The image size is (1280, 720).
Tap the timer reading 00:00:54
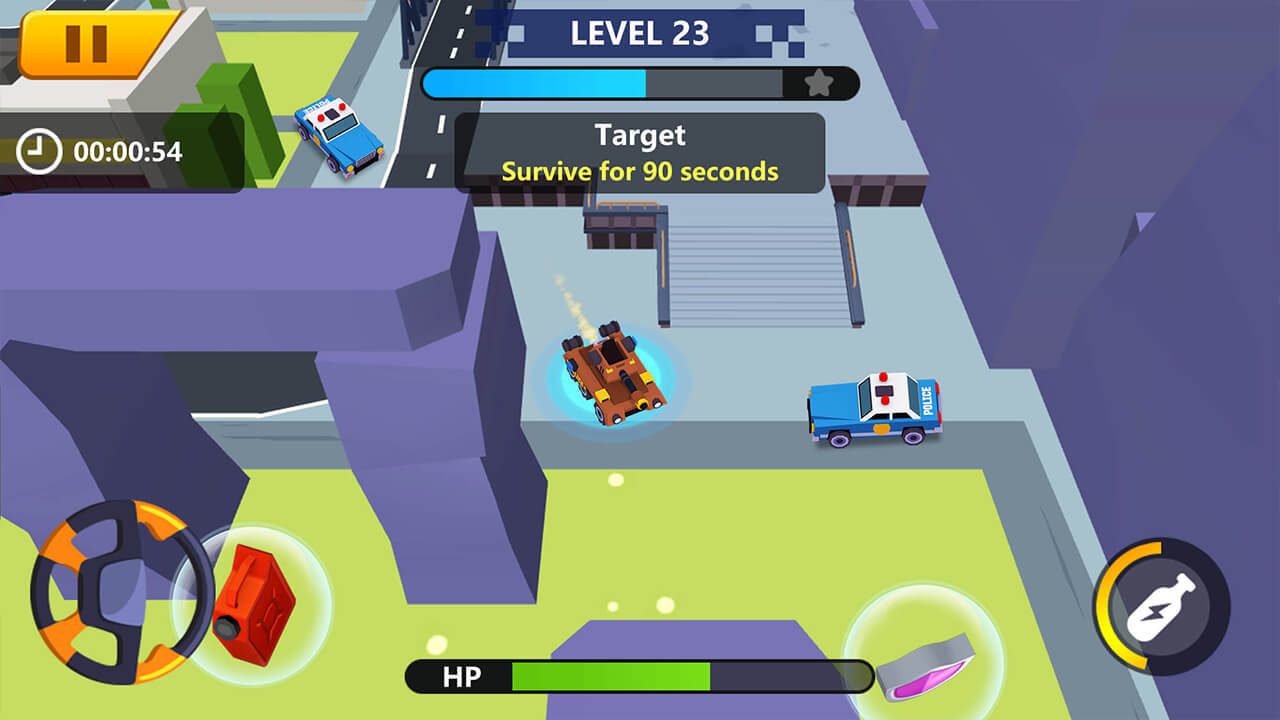coord(127,152)
